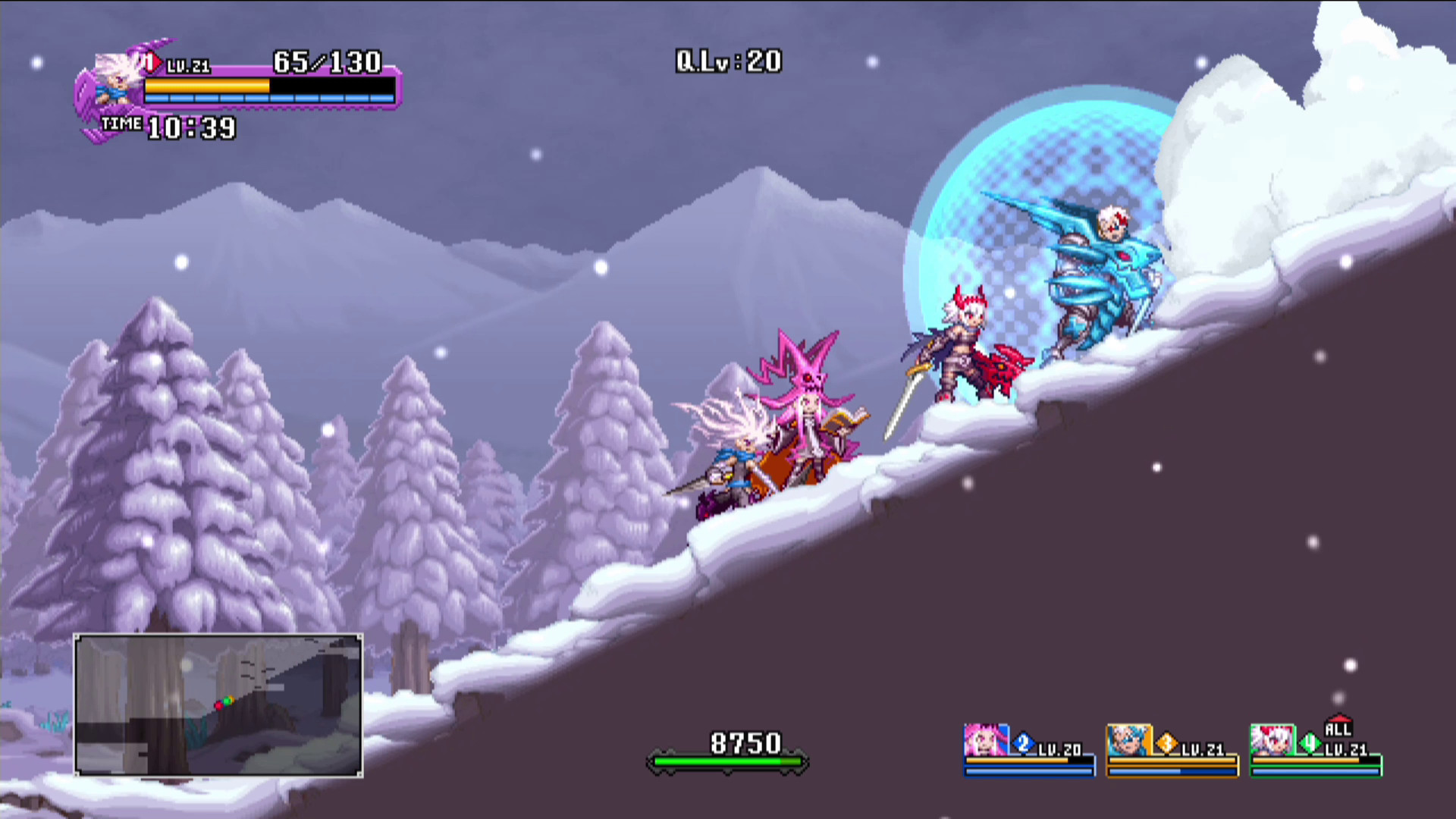Click the red player 1 arrow marker
Viewport: 1456px width, 819px height.
pos(151,62)
